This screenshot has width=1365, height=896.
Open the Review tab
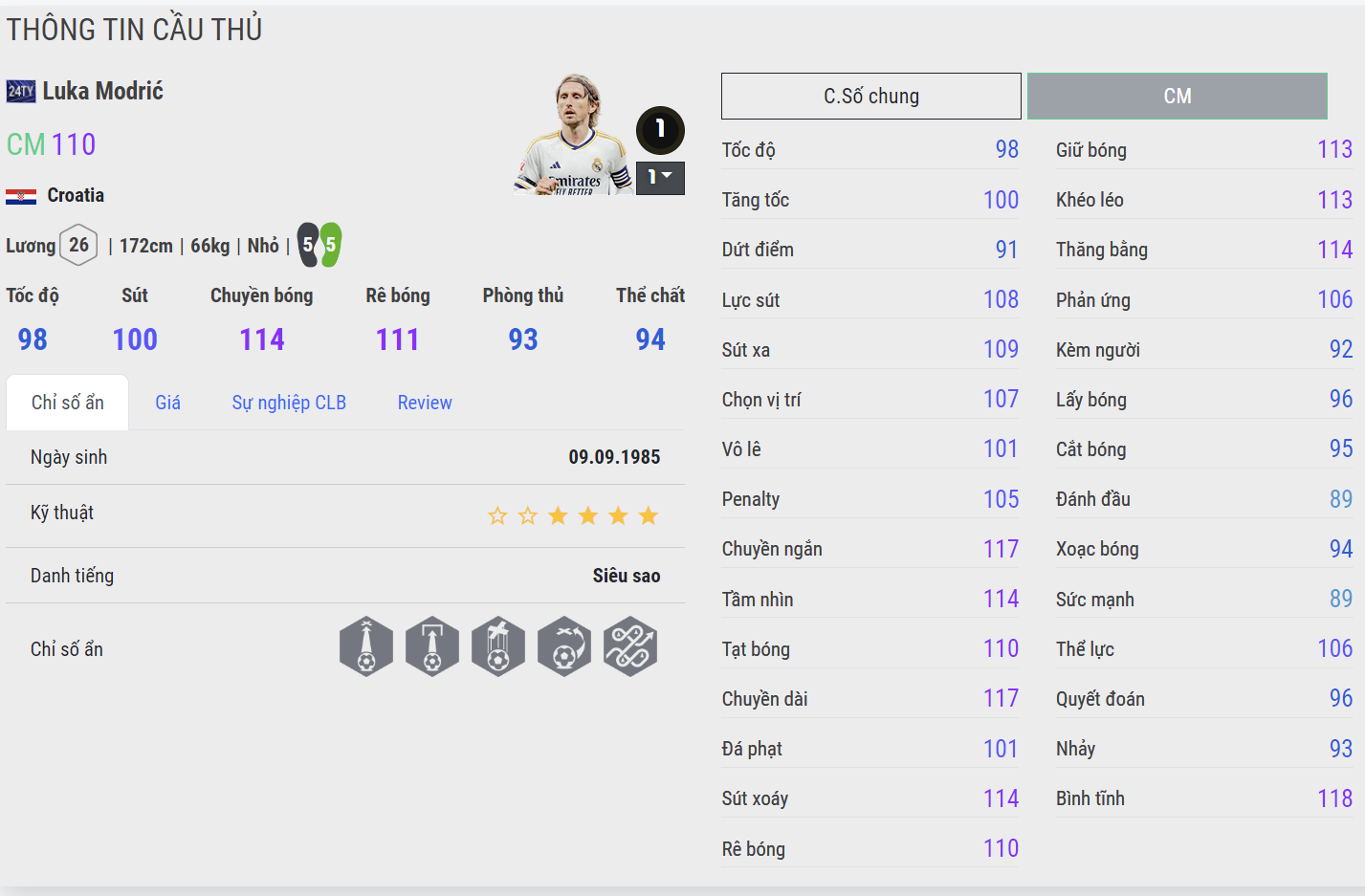[425, 402]
